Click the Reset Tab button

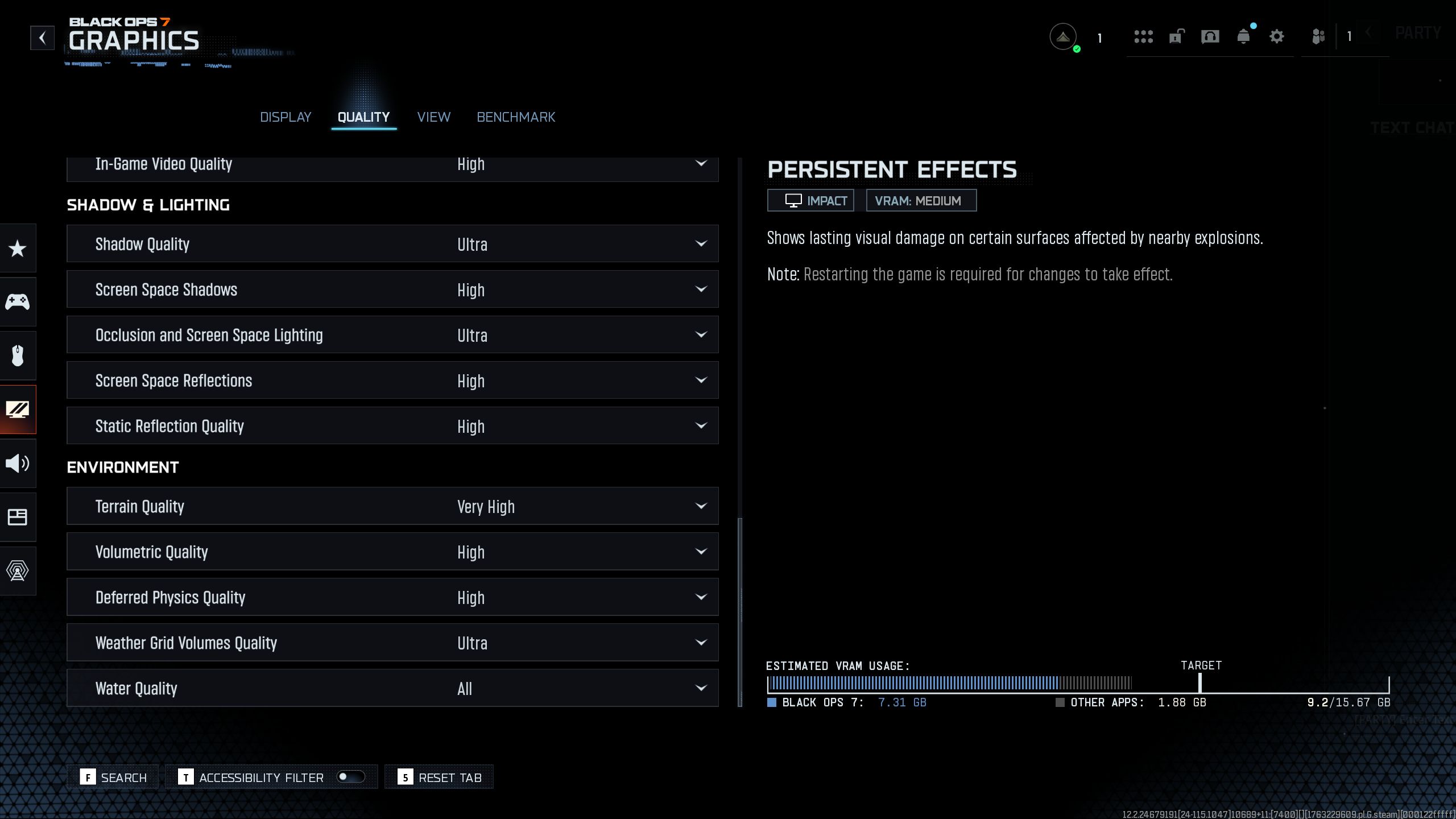pyautogui.click(x=440, y=777)
